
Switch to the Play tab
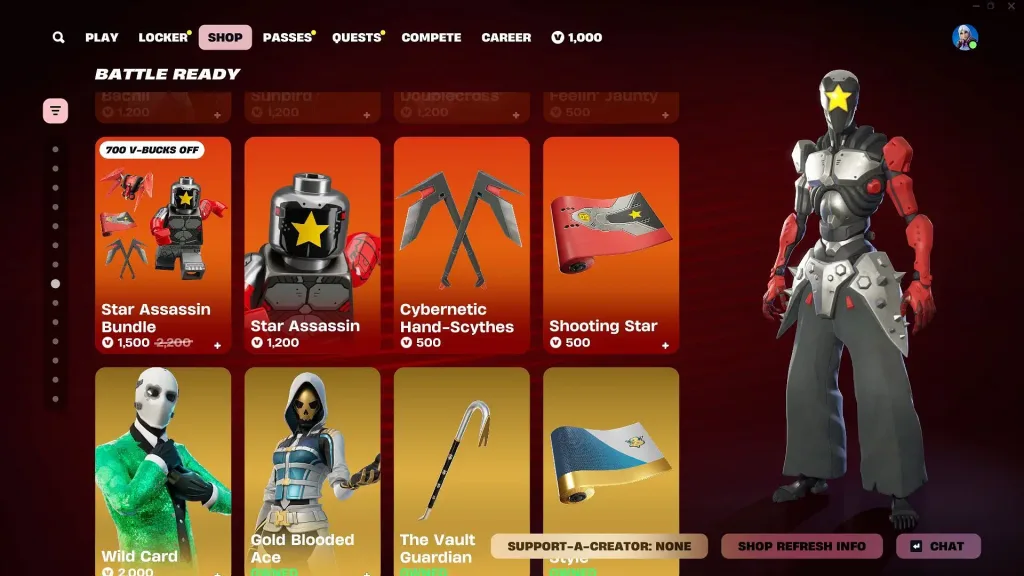(102, 38)
